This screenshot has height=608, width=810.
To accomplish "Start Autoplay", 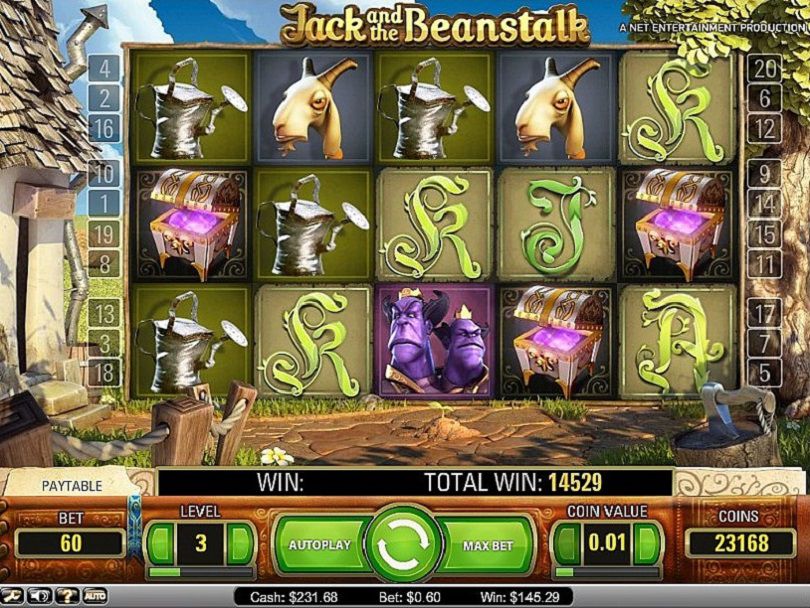I will 319,545.
